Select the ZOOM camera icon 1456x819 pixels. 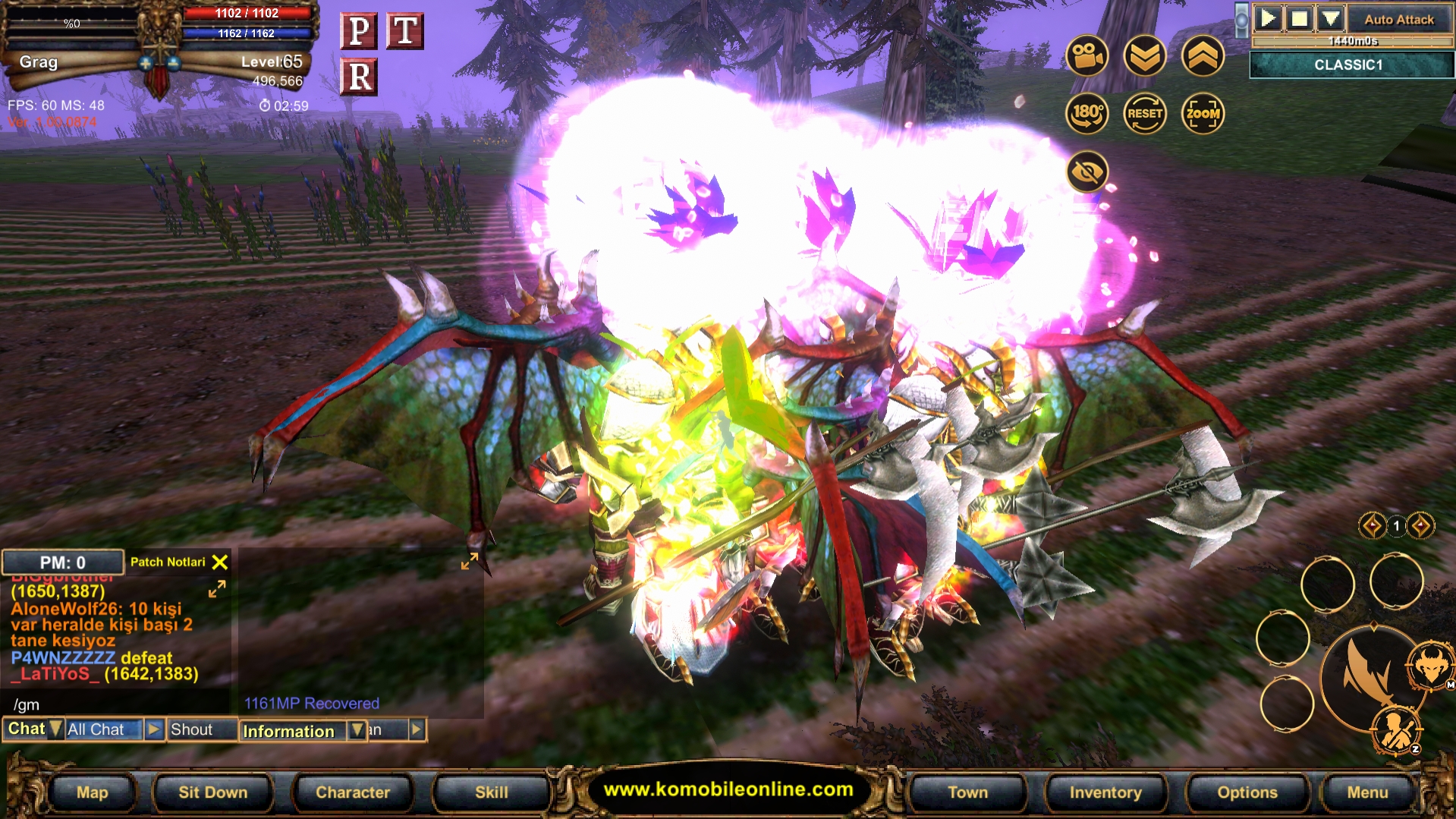tap(1203, 112)
